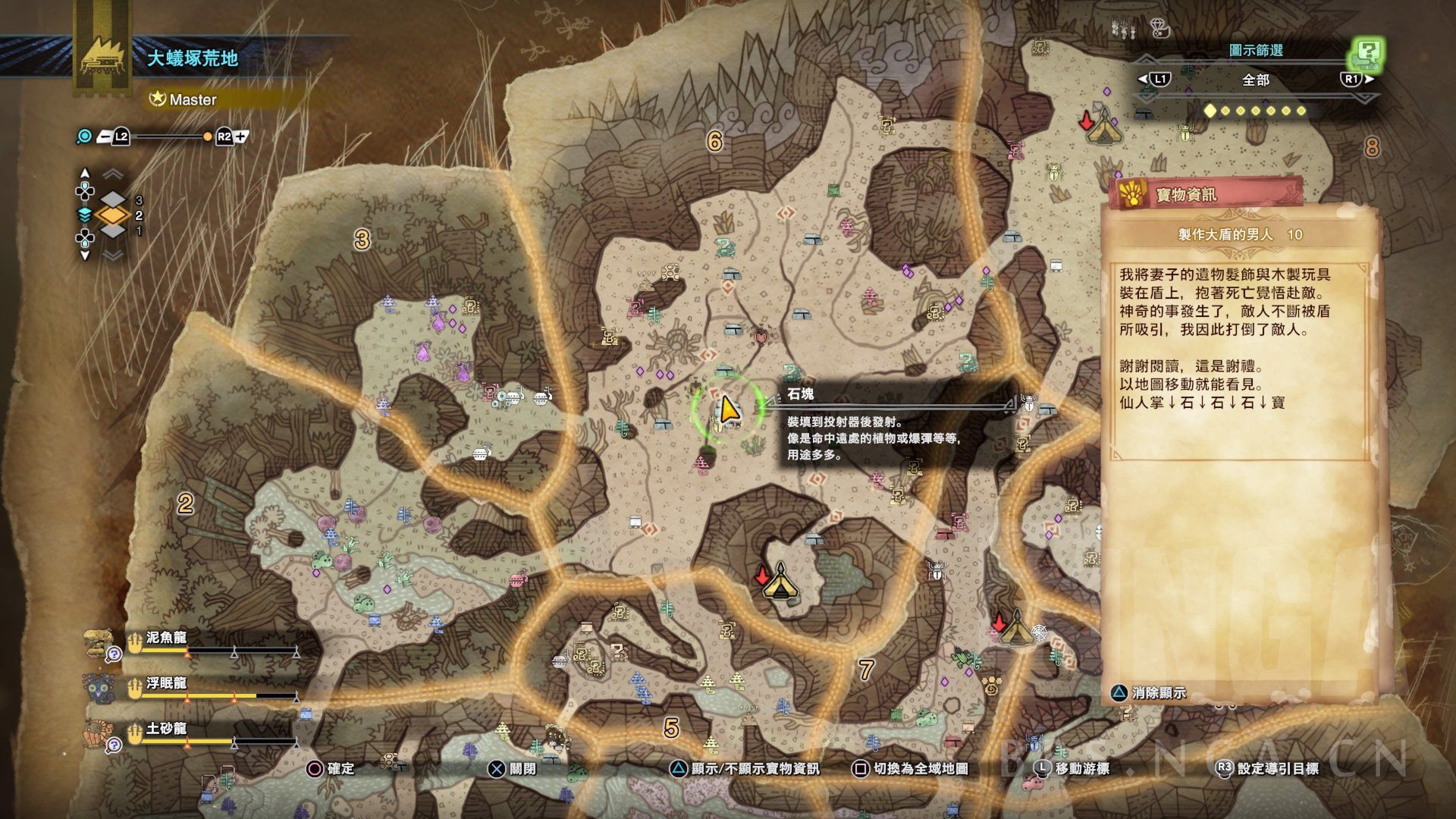The width and height of the screenshot is (1456, 819).
Task: Click the area 2 number marker
Action: click(185, 503)
